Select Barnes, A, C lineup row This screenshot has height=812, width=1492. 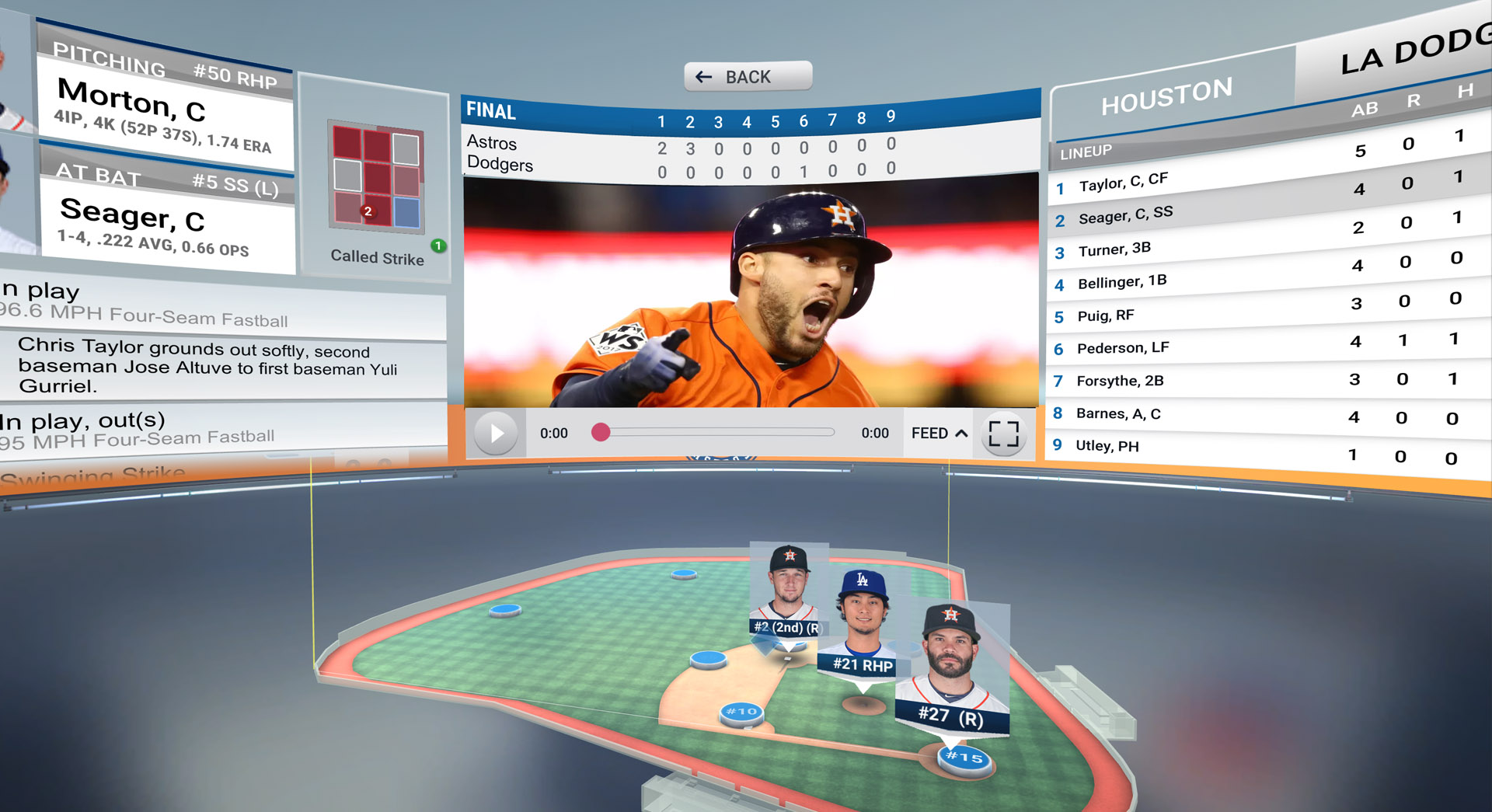[1117, 413]
